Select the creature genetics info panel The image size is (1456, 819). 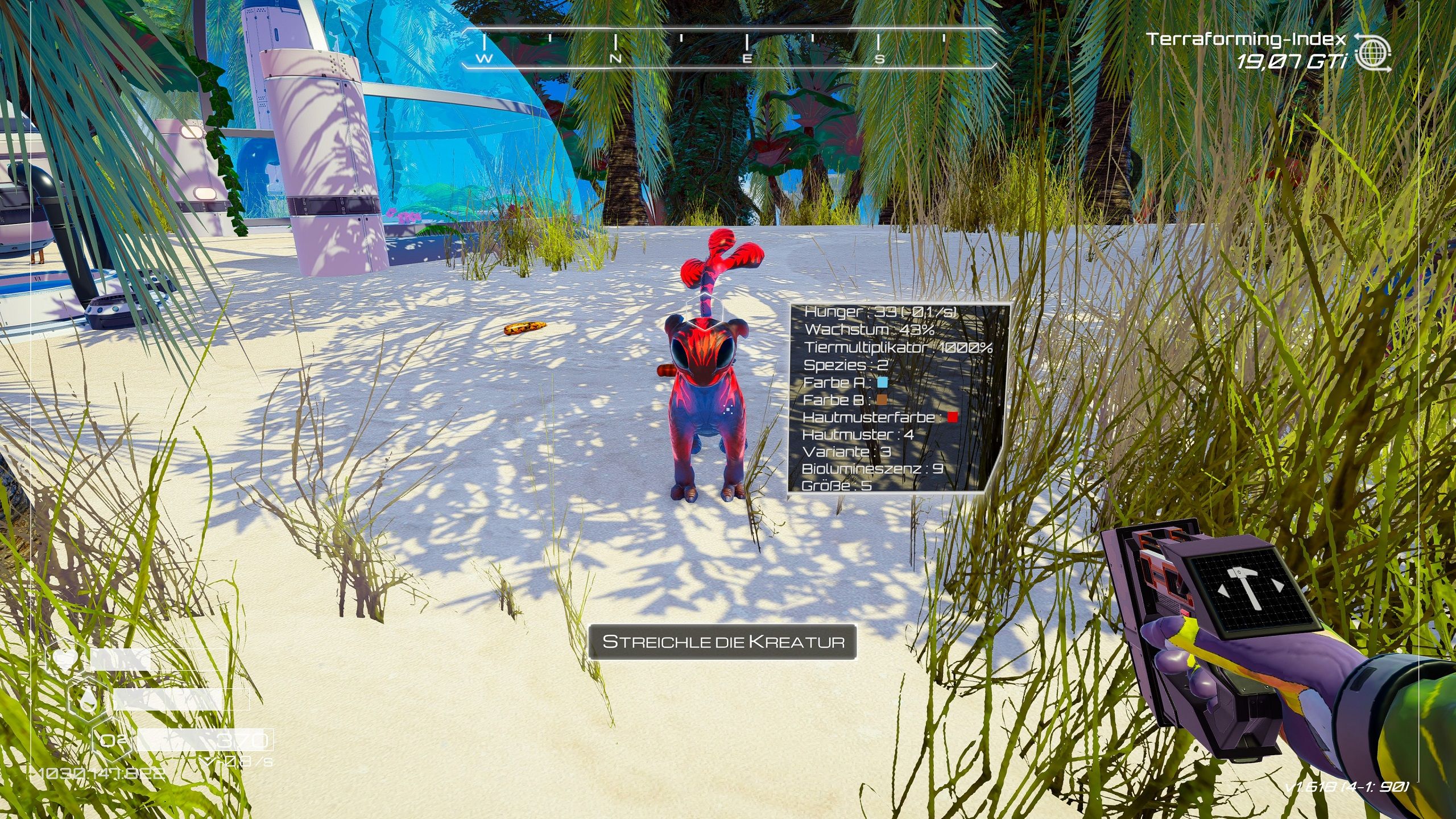(897, 398)
